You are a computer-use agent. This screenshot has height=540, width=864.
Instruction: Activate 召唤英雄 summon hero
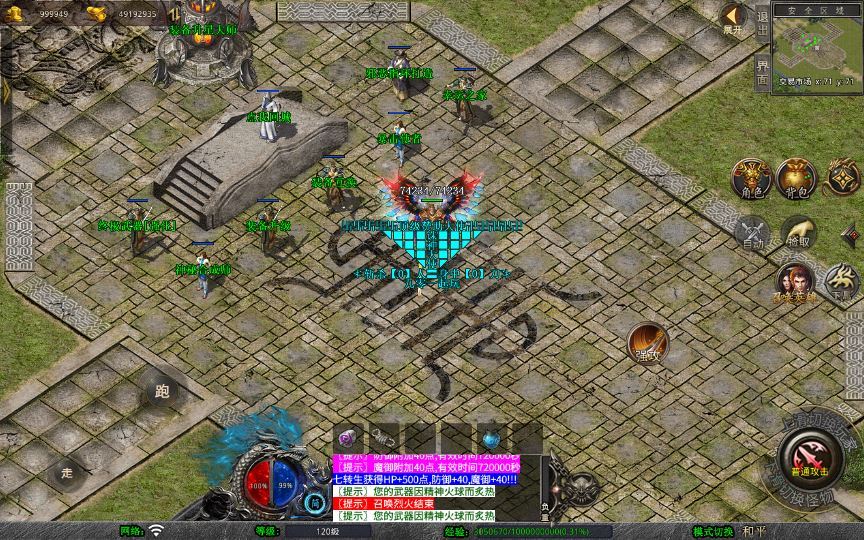point(797,282)
